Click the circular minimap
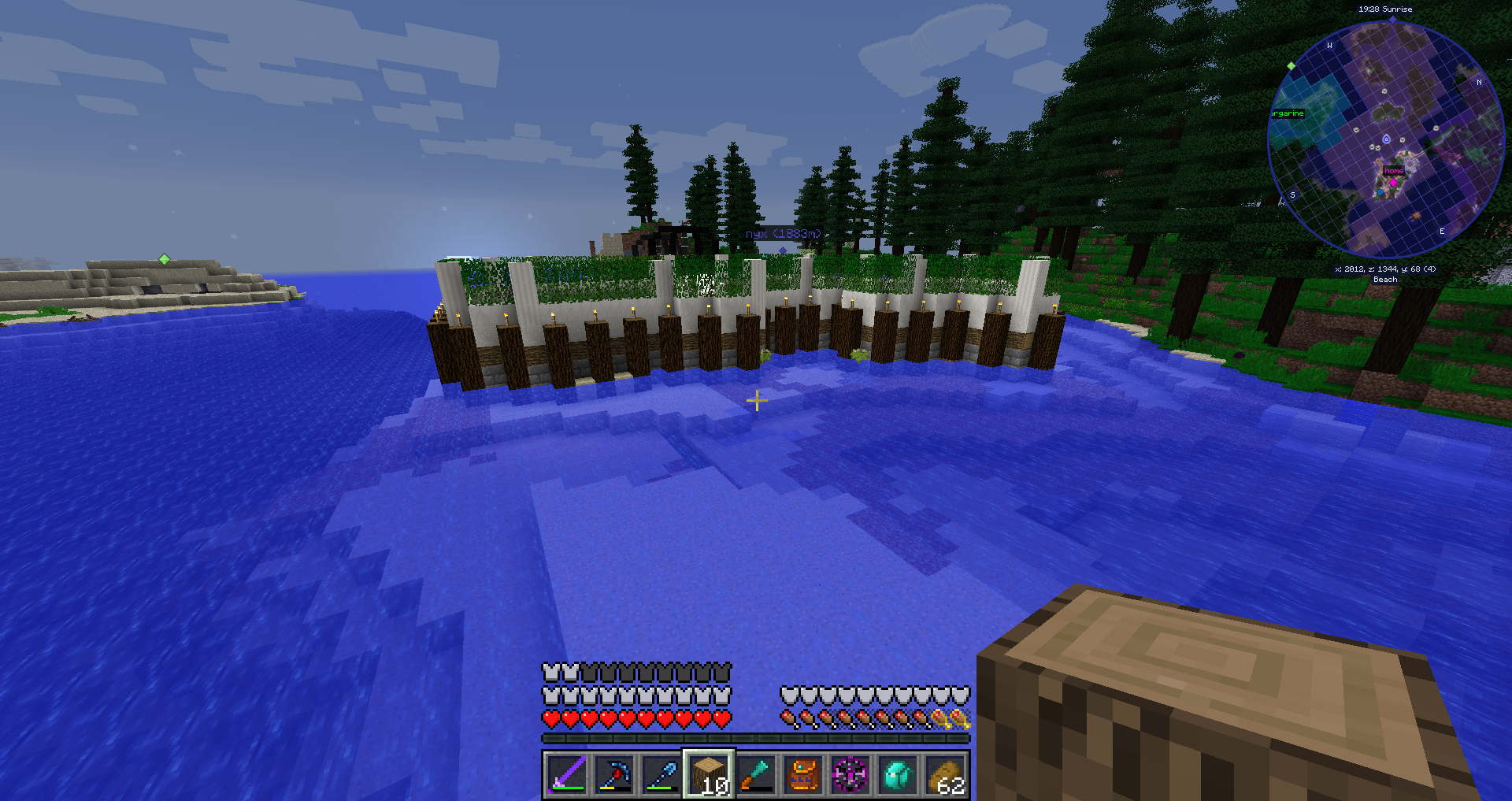The image size is (1512, 801). coord(1385,139)
